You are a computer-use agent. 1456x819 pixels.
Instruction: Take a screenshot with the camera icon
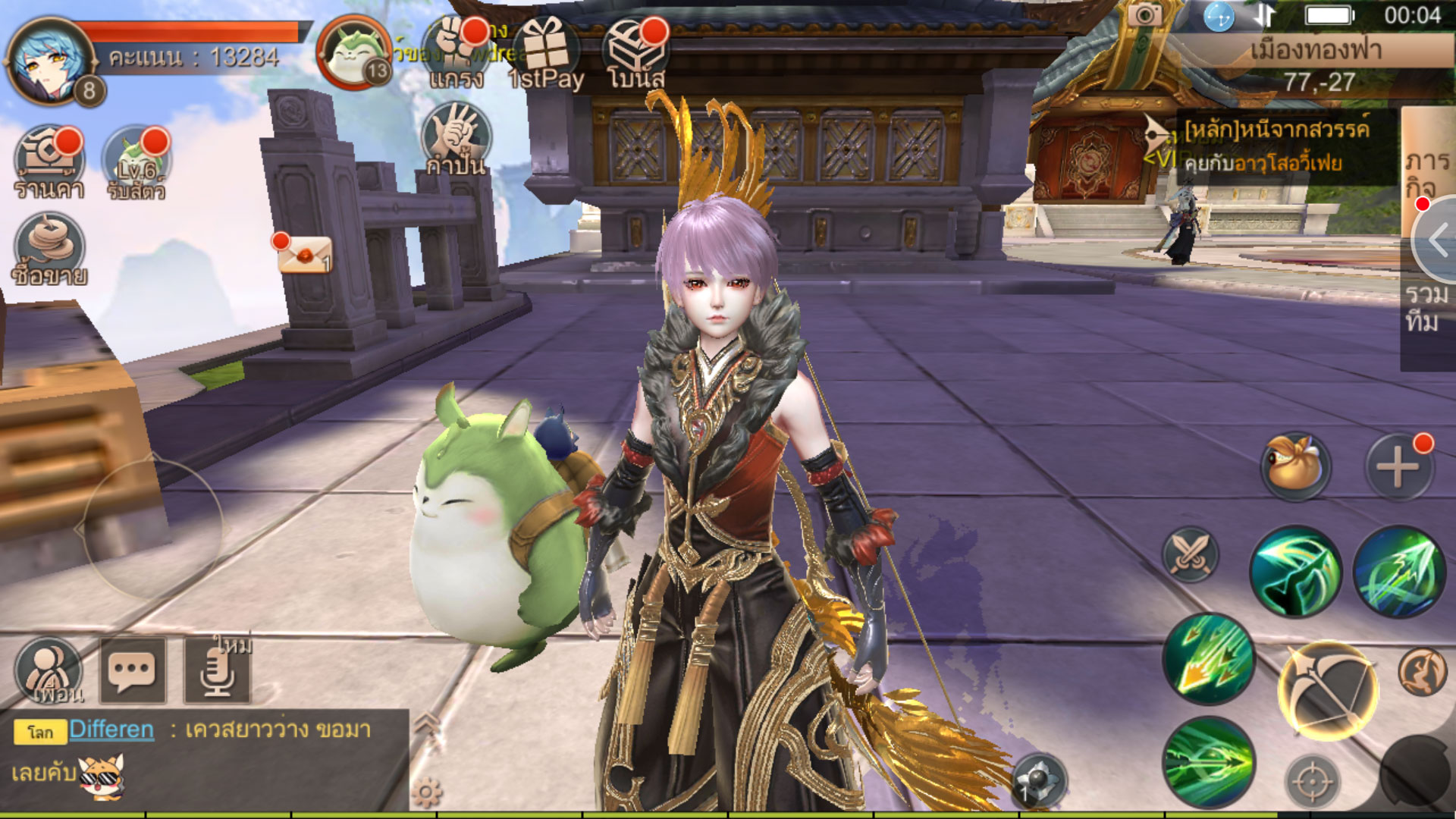pos(1144,15)
